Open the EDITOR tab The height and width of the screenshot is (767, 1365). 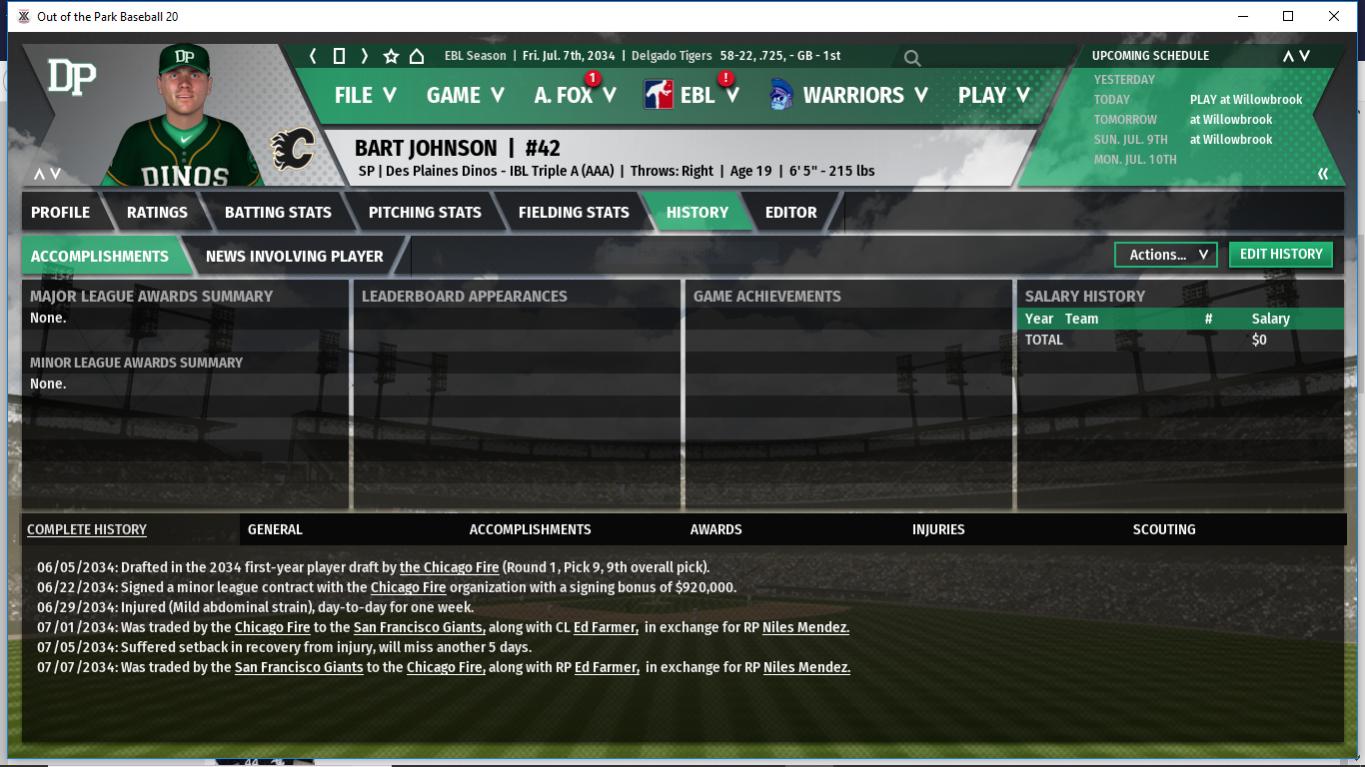coord(790,212)
